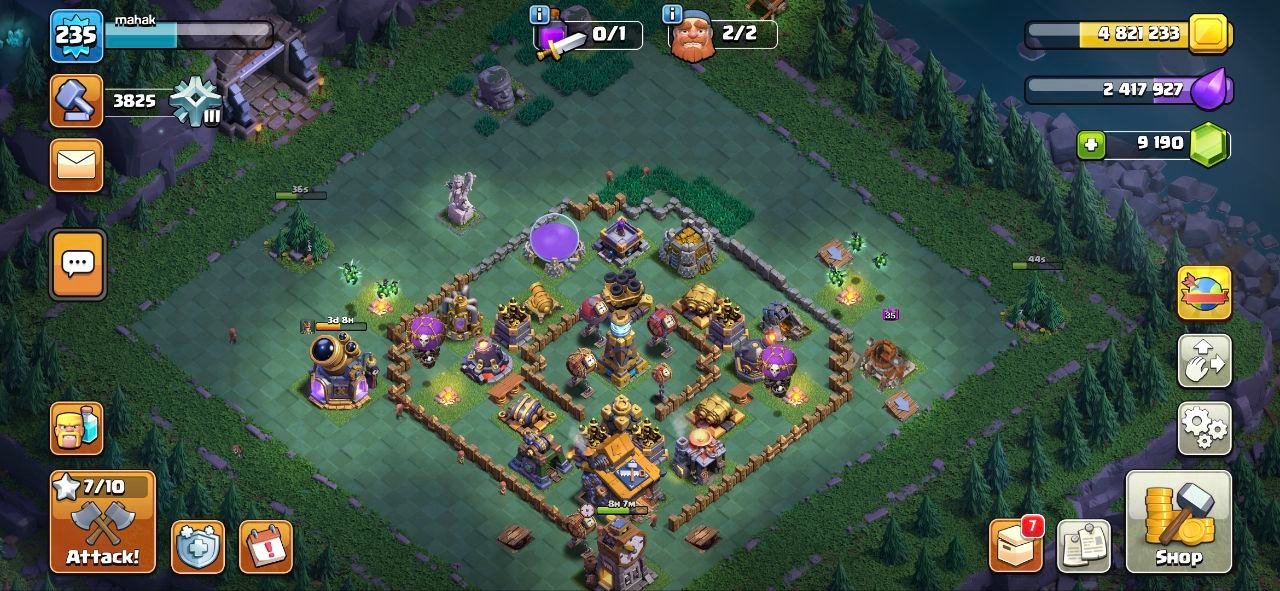This screenshot has height=591, width=1280.
Task: Open the blue shield defense icon
Action: click(197, 547)
